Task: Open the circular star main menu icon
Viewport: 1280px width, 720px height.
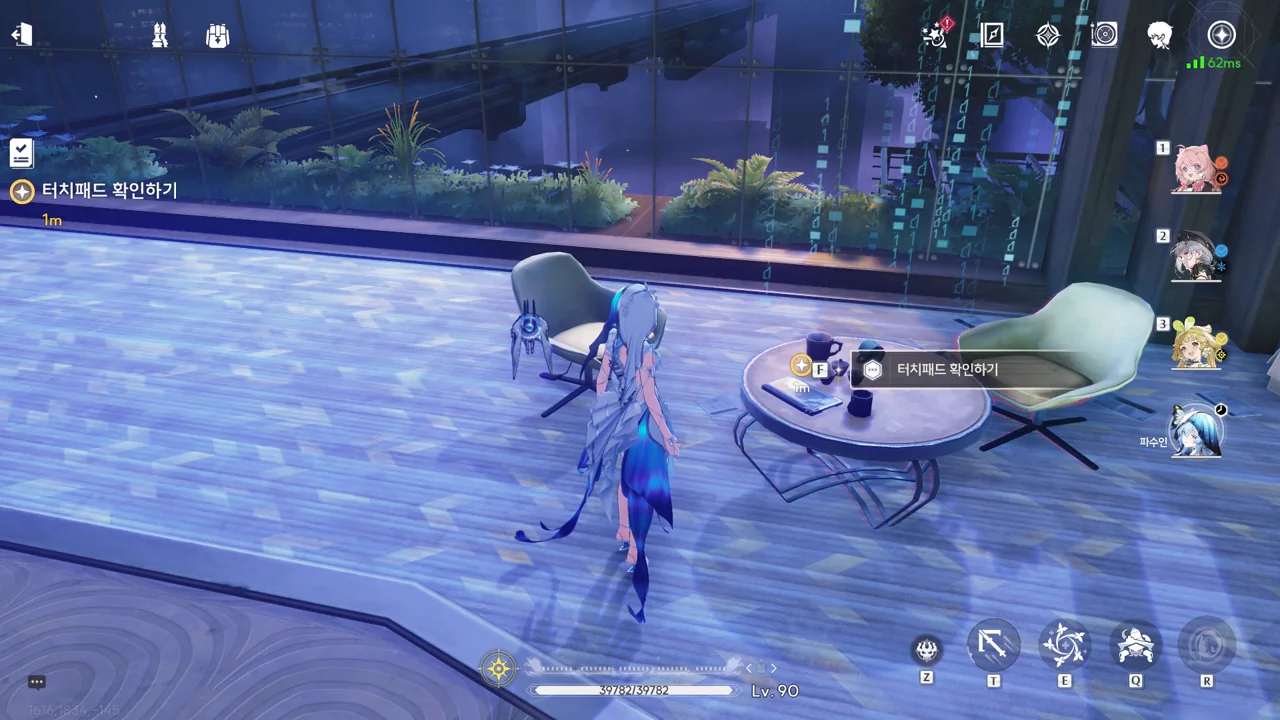Action: click(1221, 35)
